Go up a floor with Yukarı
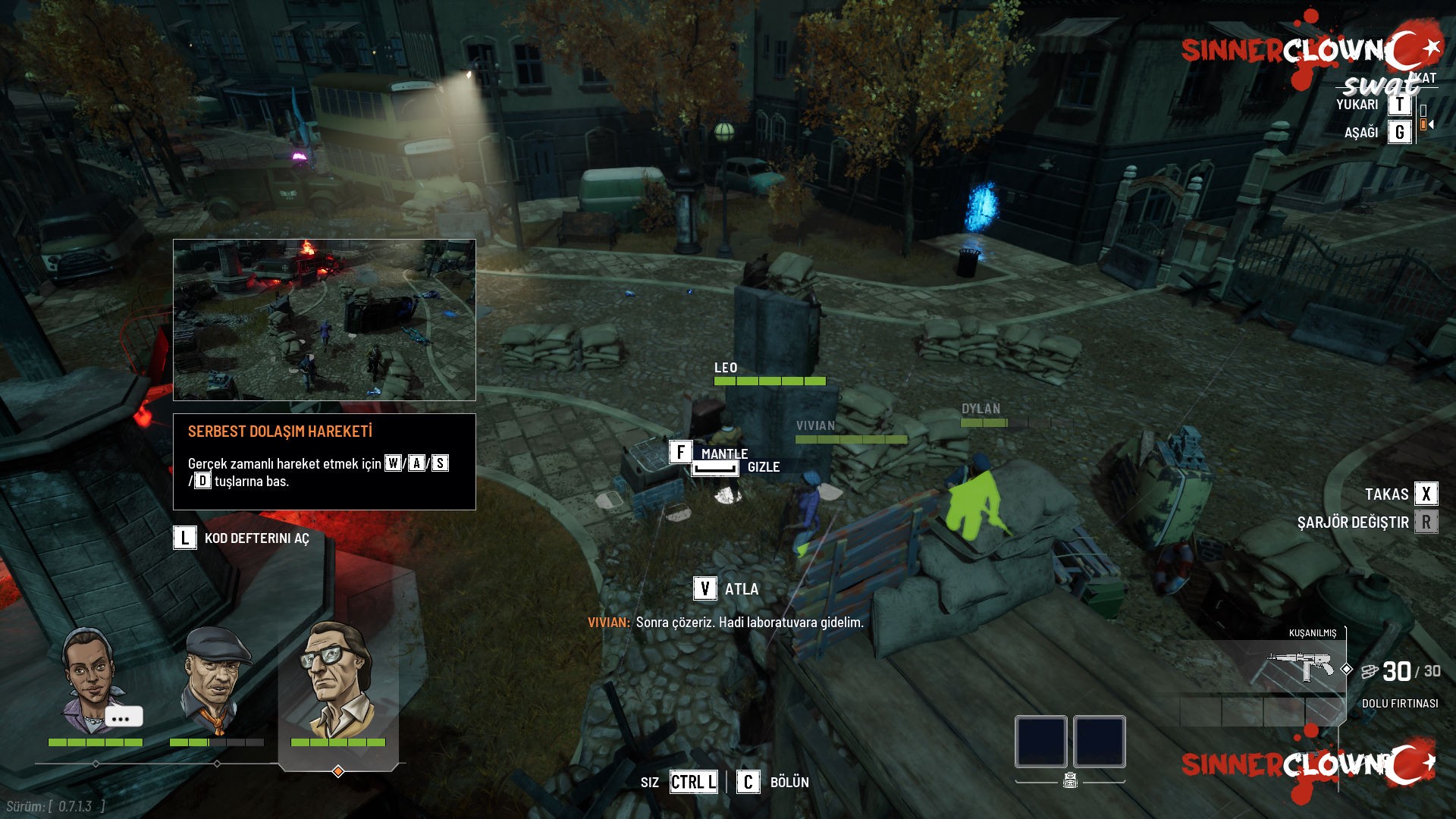Viewport: 1456px width, 819px height. [x=1399, y=105]
